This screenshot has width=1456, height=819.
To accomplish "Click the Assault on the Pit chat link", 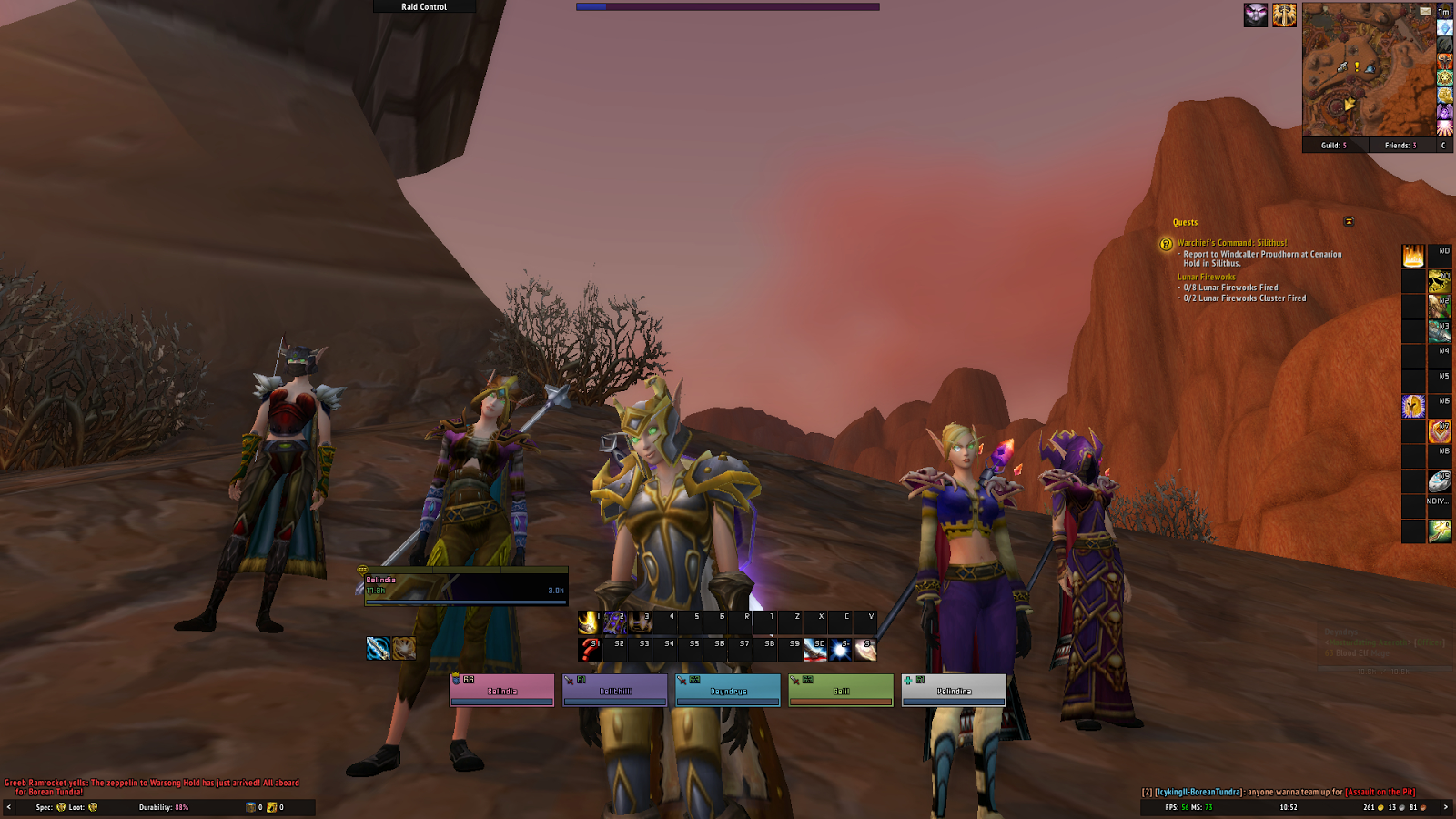I will point(1380,793).
